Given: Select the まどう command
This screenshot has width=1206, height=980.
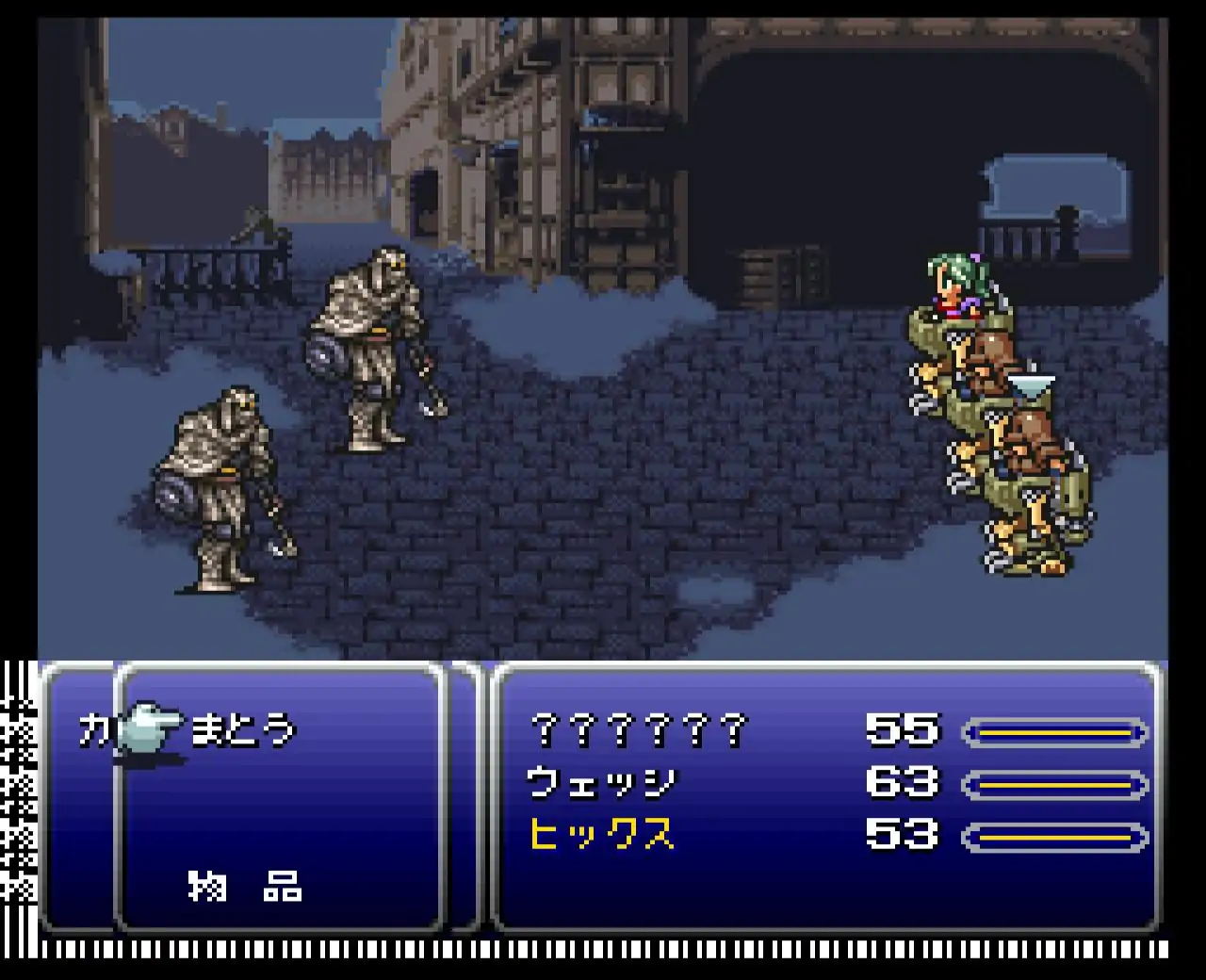Looking at the screenshot, I should pos(242,731).
